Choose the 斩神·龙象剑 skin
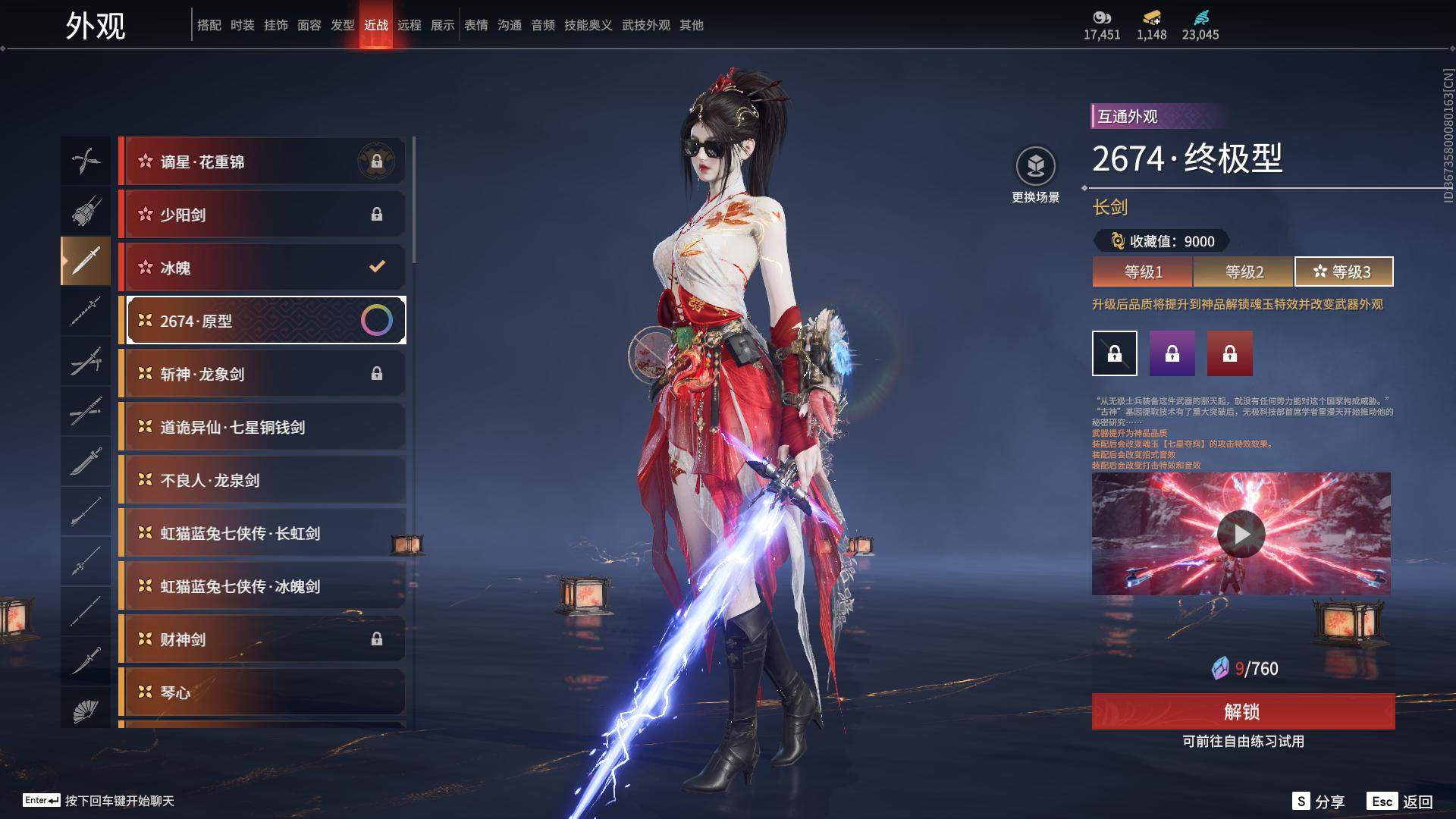This screenshot has width=1456, height=819. [262, 374]
